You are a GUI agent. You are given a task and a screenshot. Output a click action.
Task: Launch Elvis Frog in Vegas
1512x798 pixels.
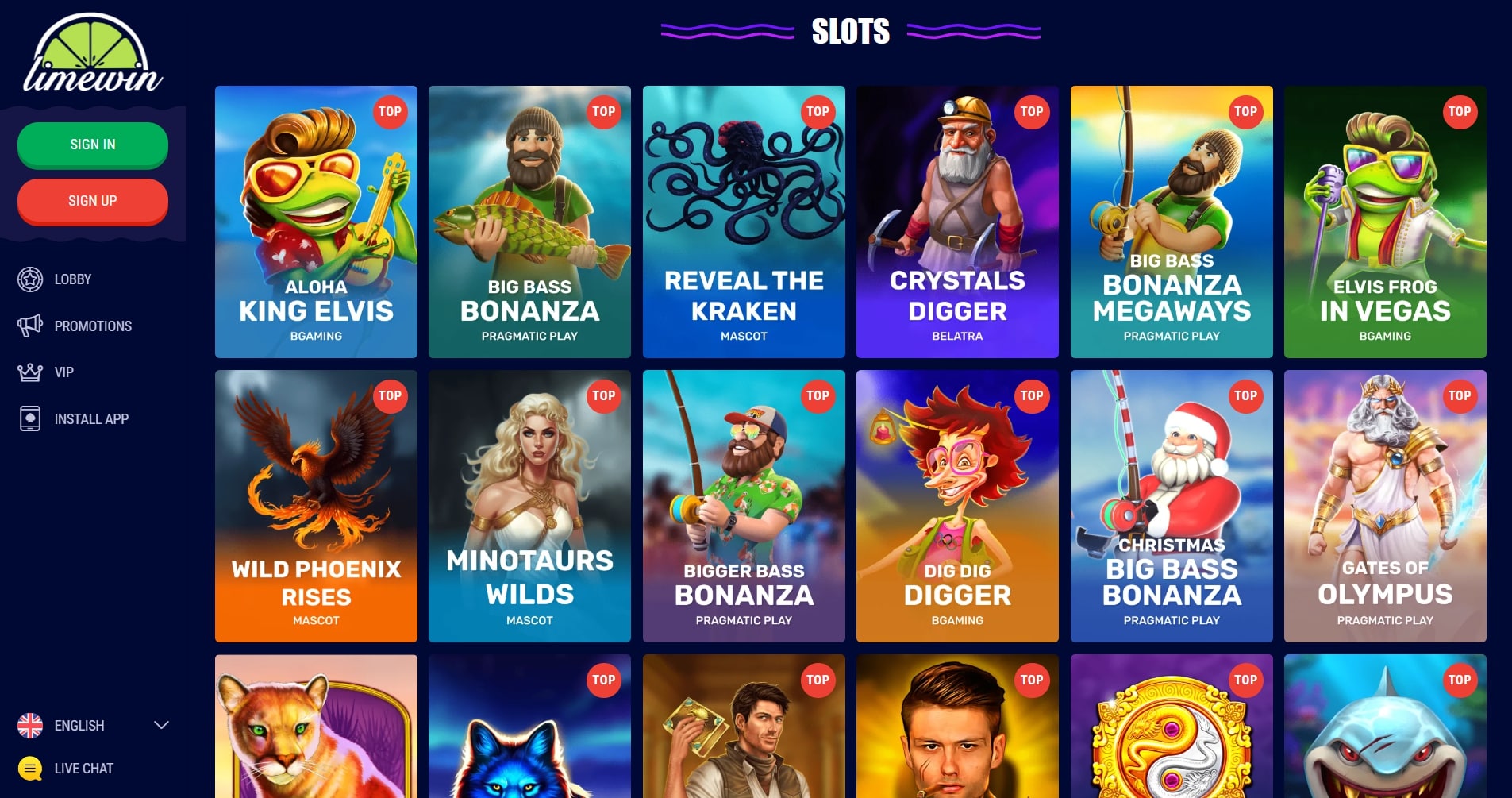coord(1385,222)
